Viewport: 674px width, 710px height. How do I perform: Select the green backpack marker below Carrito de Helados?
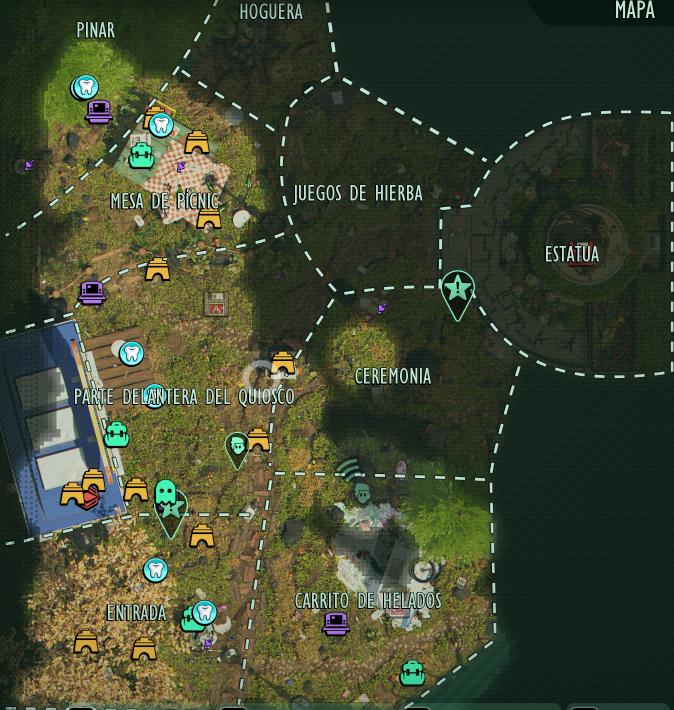[412, 673]
